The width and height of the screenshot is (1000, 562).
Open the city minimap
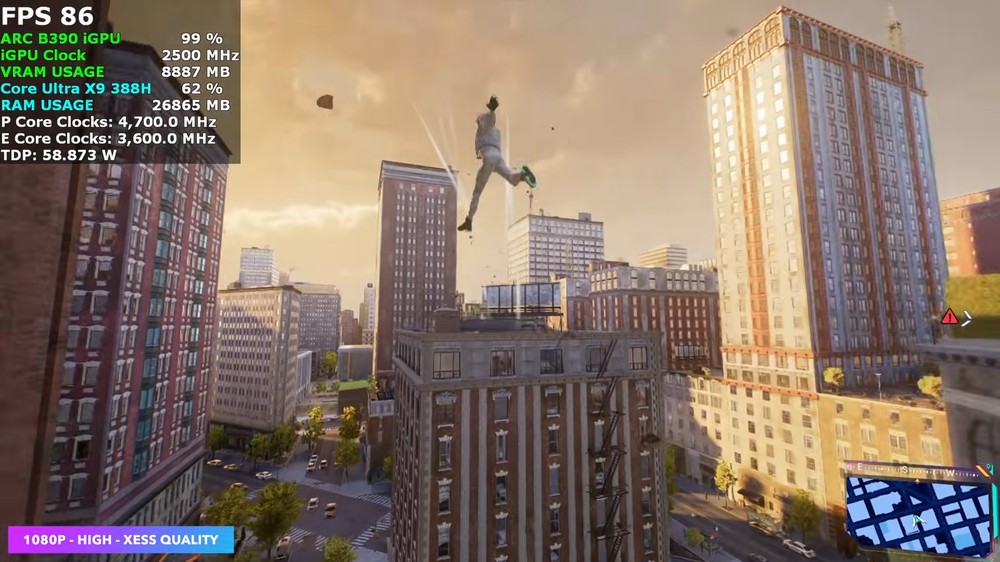click(x=918, y=515)
